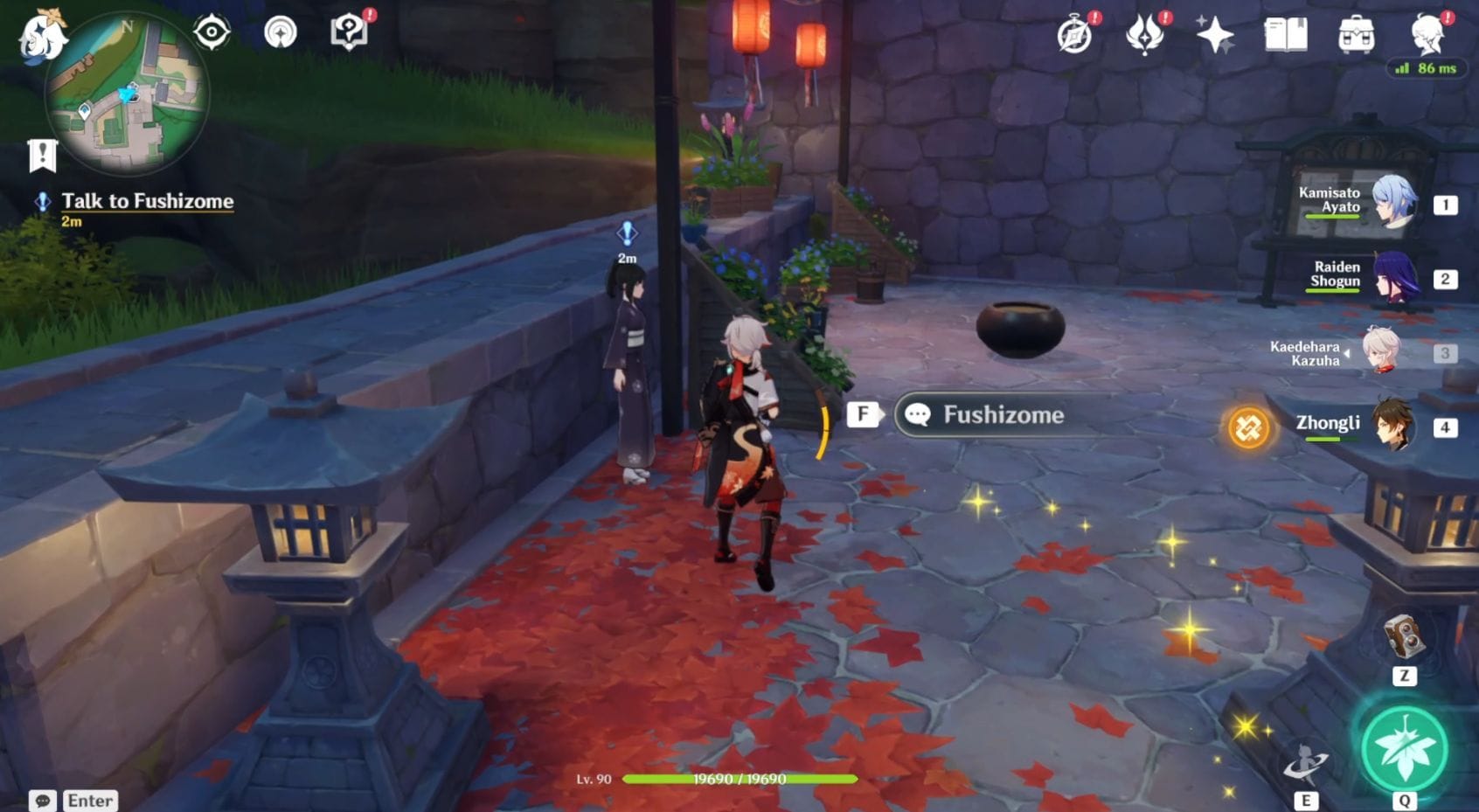
Task: Trigger the Elemental Skill above E
Action: tap(1306, 759)
